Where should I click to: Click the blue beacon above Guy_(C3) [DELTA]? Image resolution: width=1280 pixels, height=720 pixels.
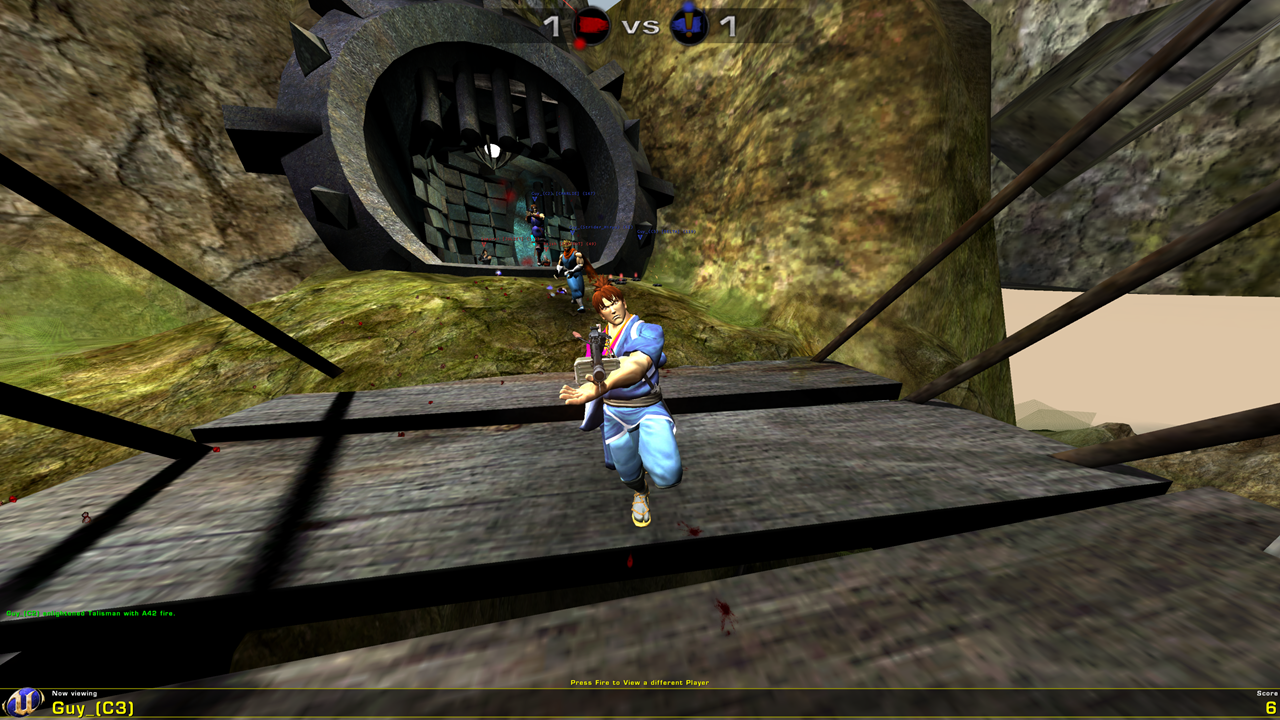pos(641,237)
